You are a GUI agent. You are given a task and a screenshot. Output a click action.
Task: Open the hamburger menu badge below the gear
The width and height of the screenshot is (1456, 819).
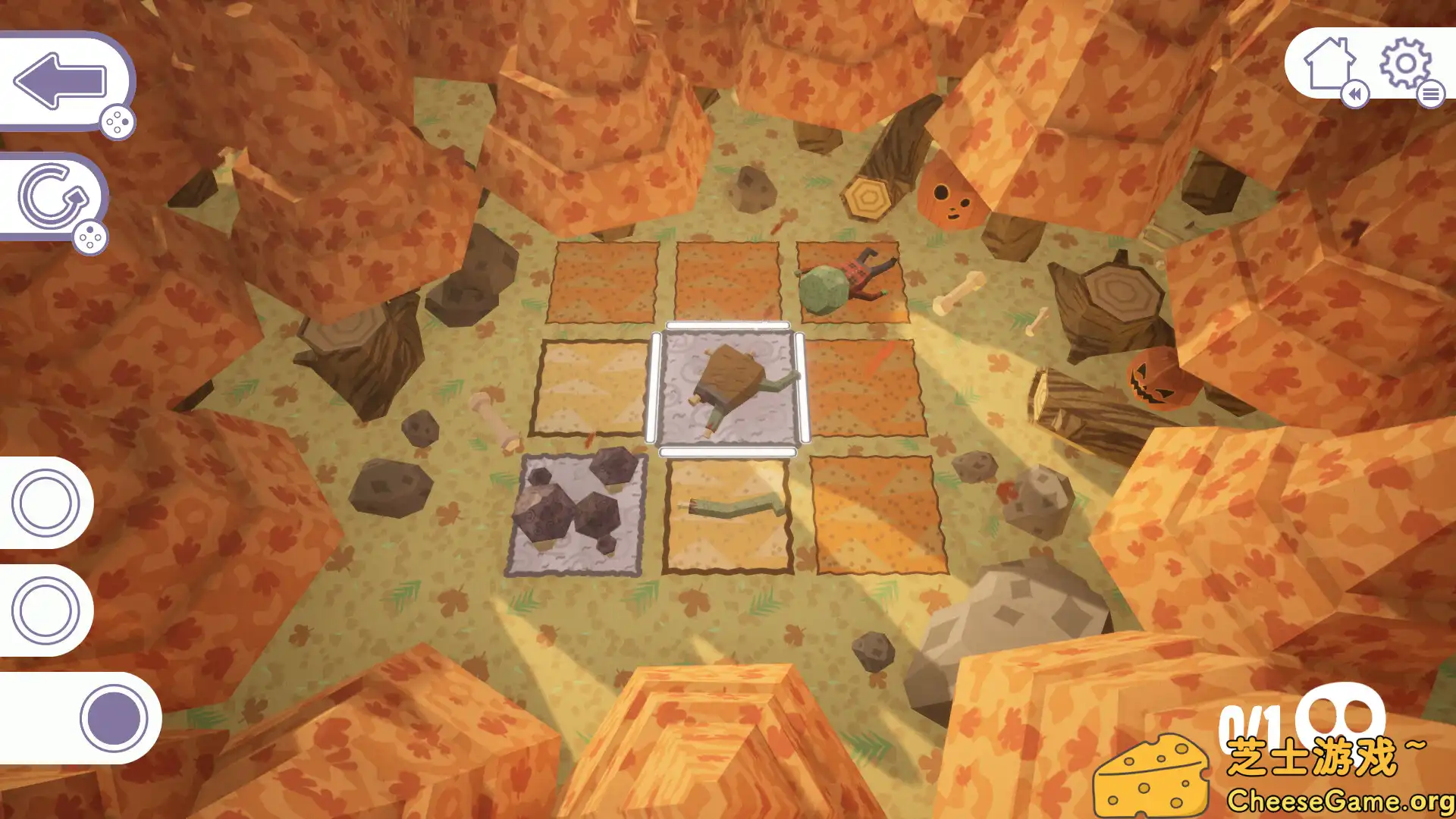point(1432,96)
